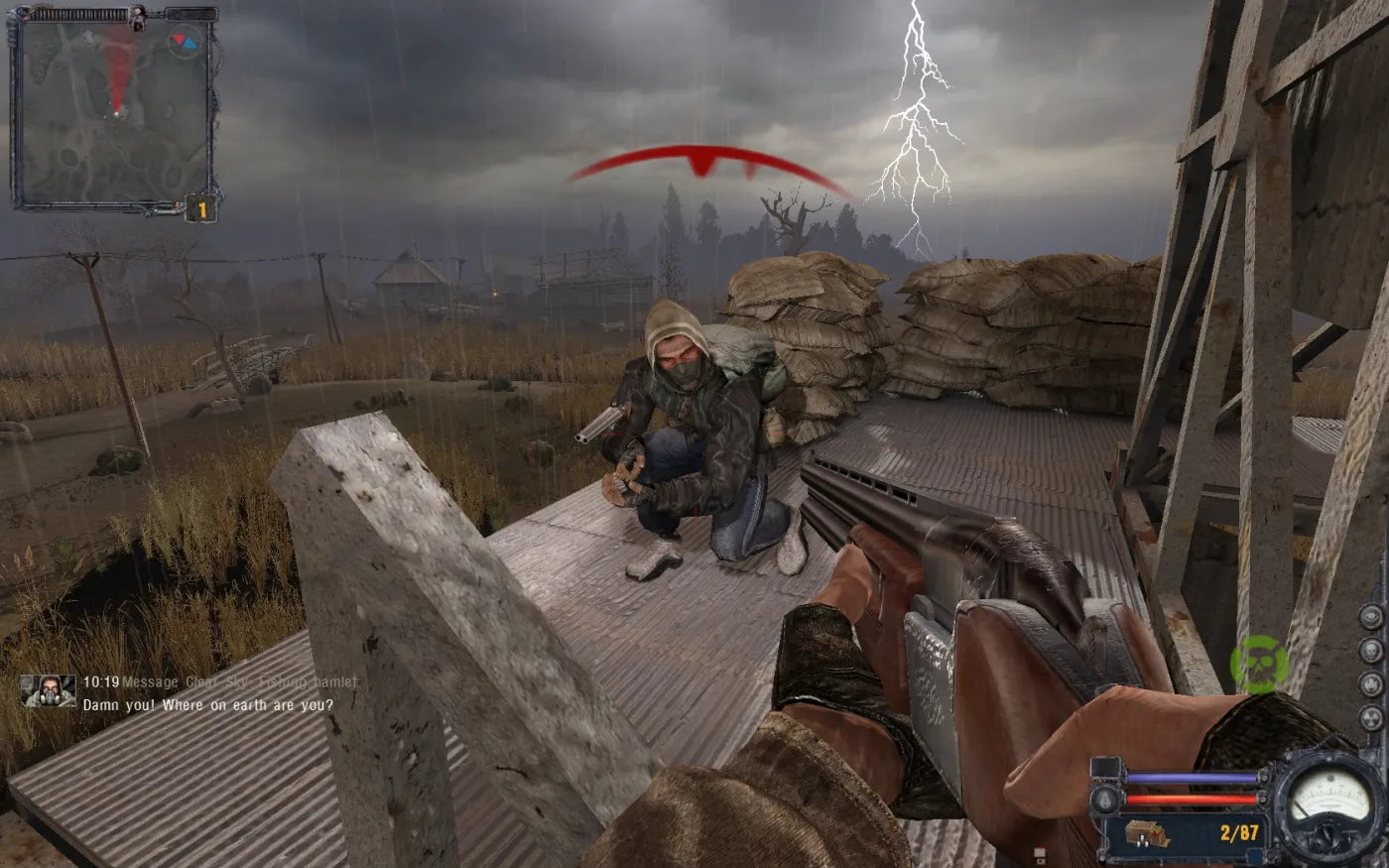Click the eye status indicator
The image size is (1389, 868).
[1371, 617]
